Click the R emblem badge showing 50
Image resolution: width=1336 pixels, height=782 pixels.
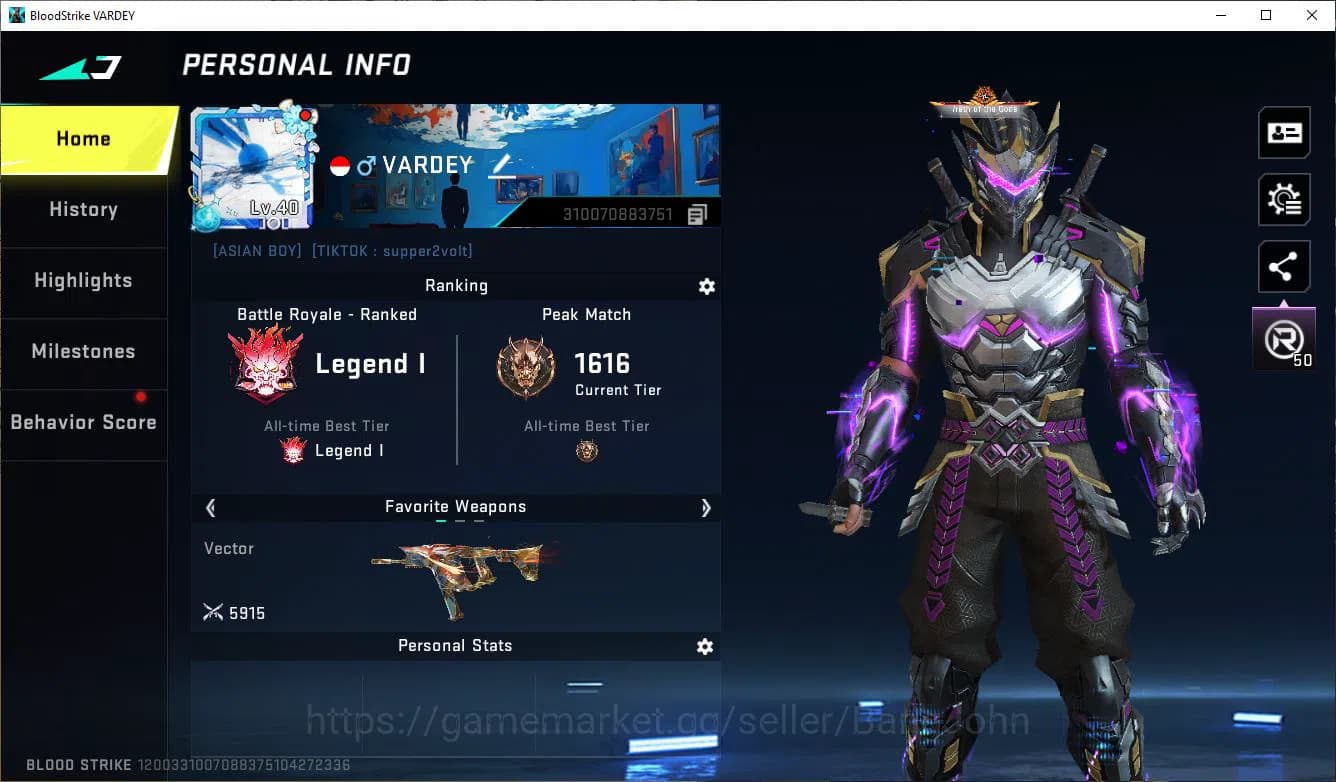coord(1284,338)
